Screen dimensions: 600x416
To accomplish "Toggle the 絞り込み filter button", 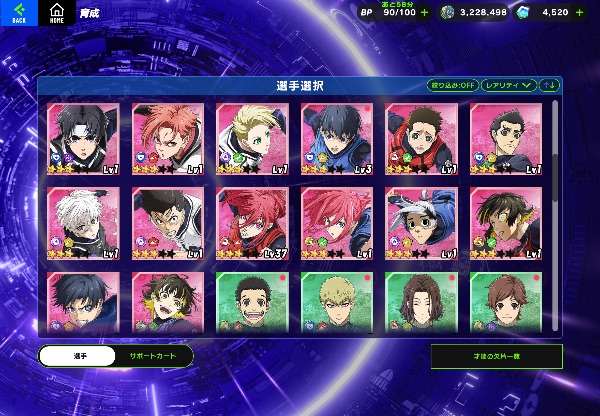I will point(453,85).
